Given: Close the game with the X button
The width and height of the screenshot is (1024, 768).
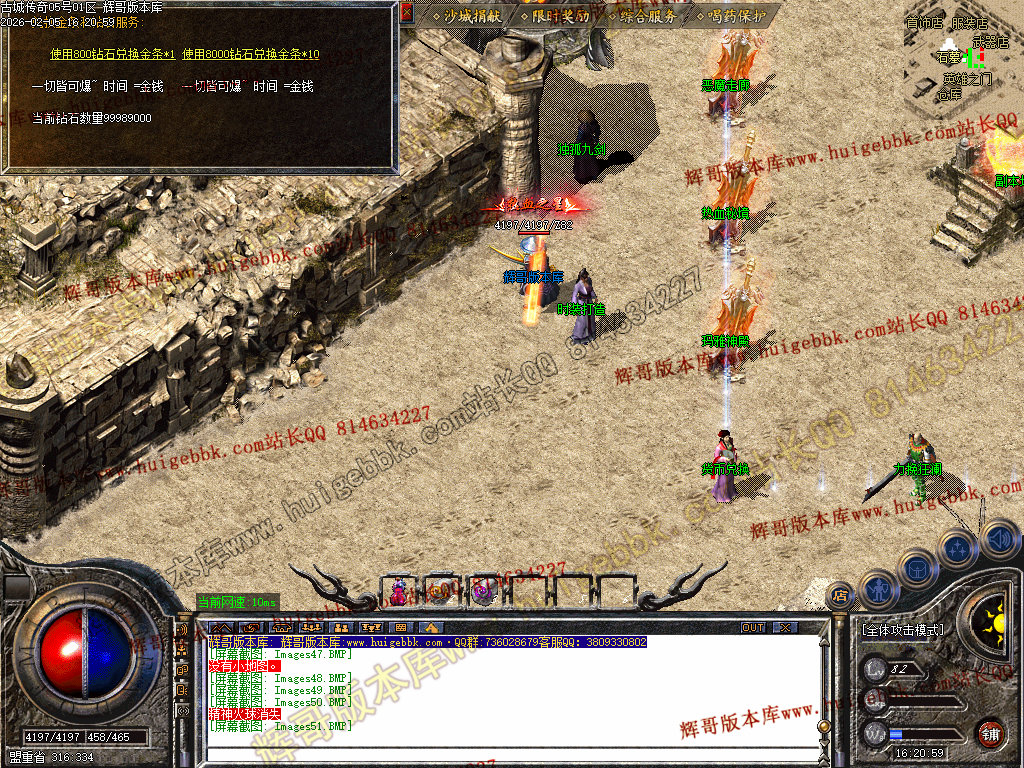Looking at the screenshot, I should tap(786, 627).
